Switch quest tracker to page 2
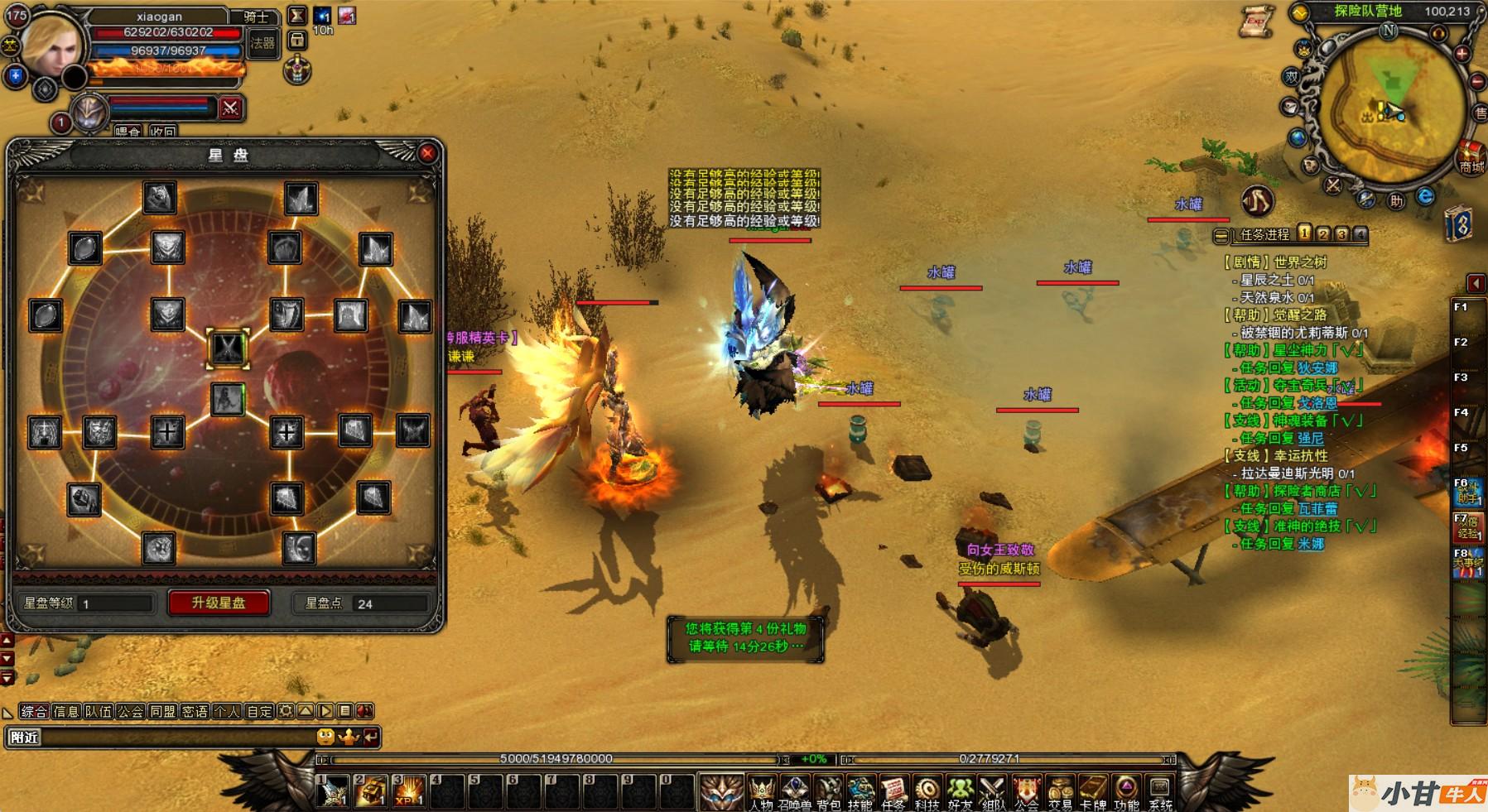 point(1323,234)
